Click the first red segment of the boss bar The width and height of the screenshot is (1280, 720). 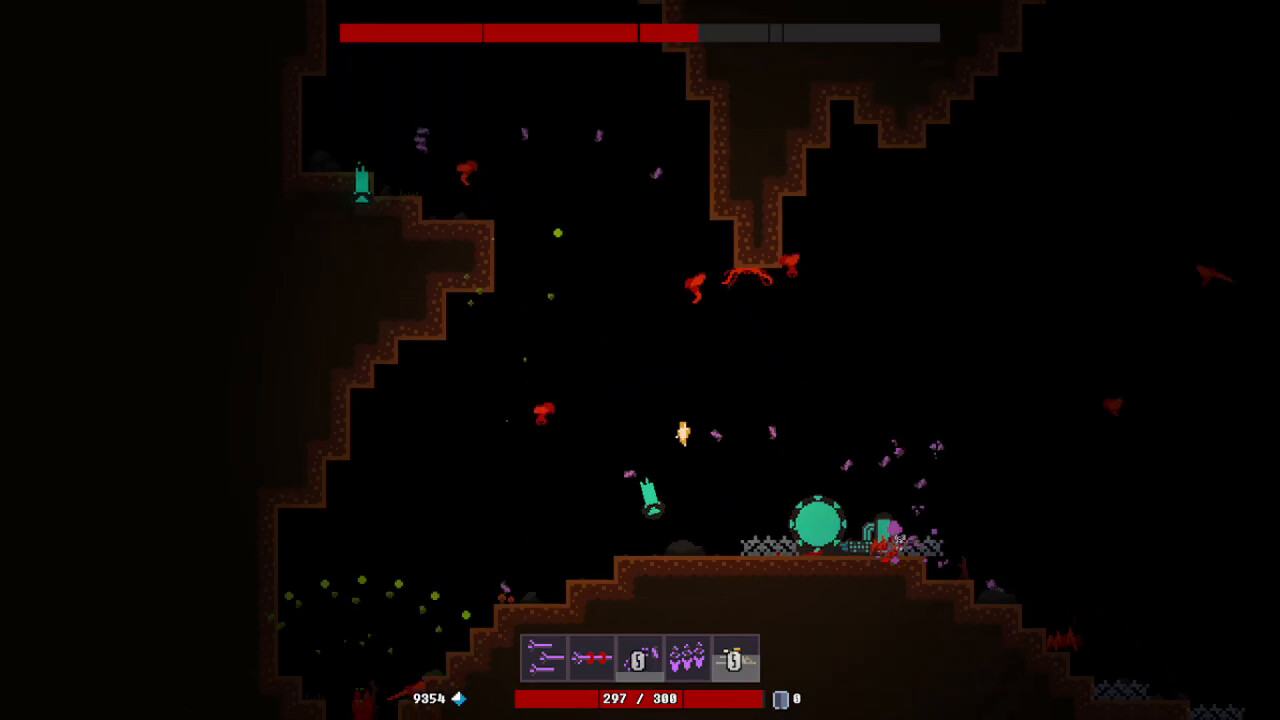[x=410, y=33]
